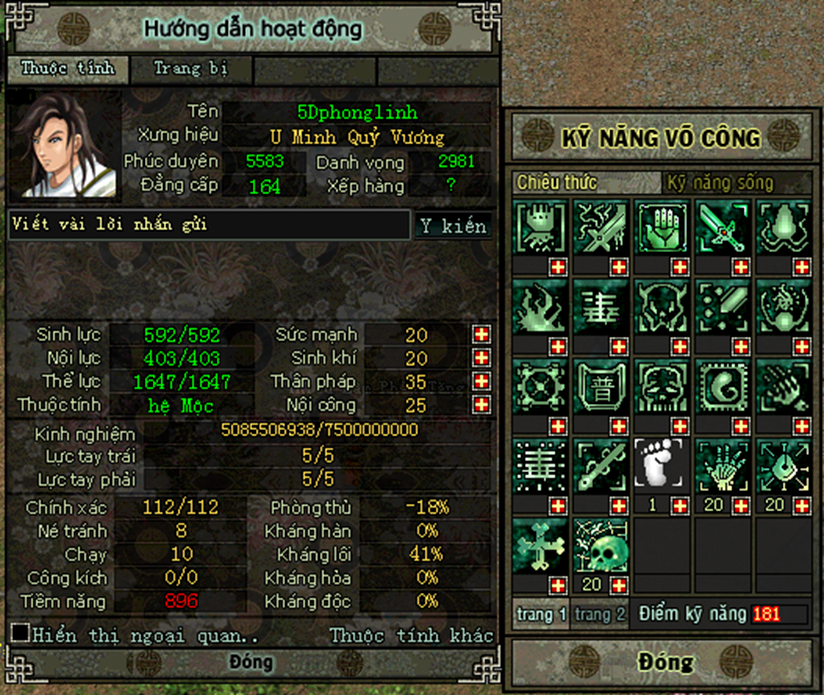Select trang 1 of the skill list
Image resolution: width=824 pixels, height=695 pixels.
[x=542, y=614]
